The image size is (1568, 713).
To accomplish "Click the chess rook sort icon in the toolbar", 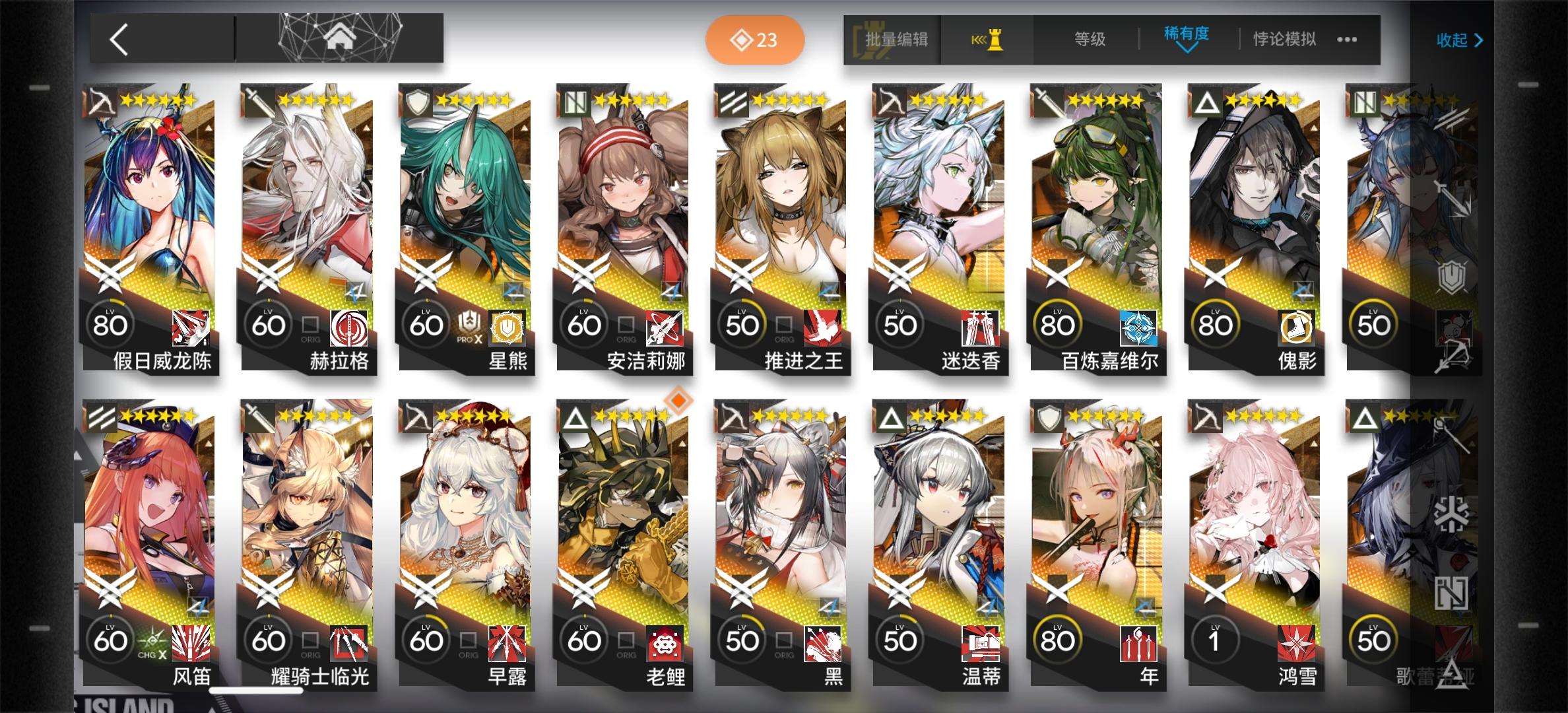I will (x=987, y=40).
